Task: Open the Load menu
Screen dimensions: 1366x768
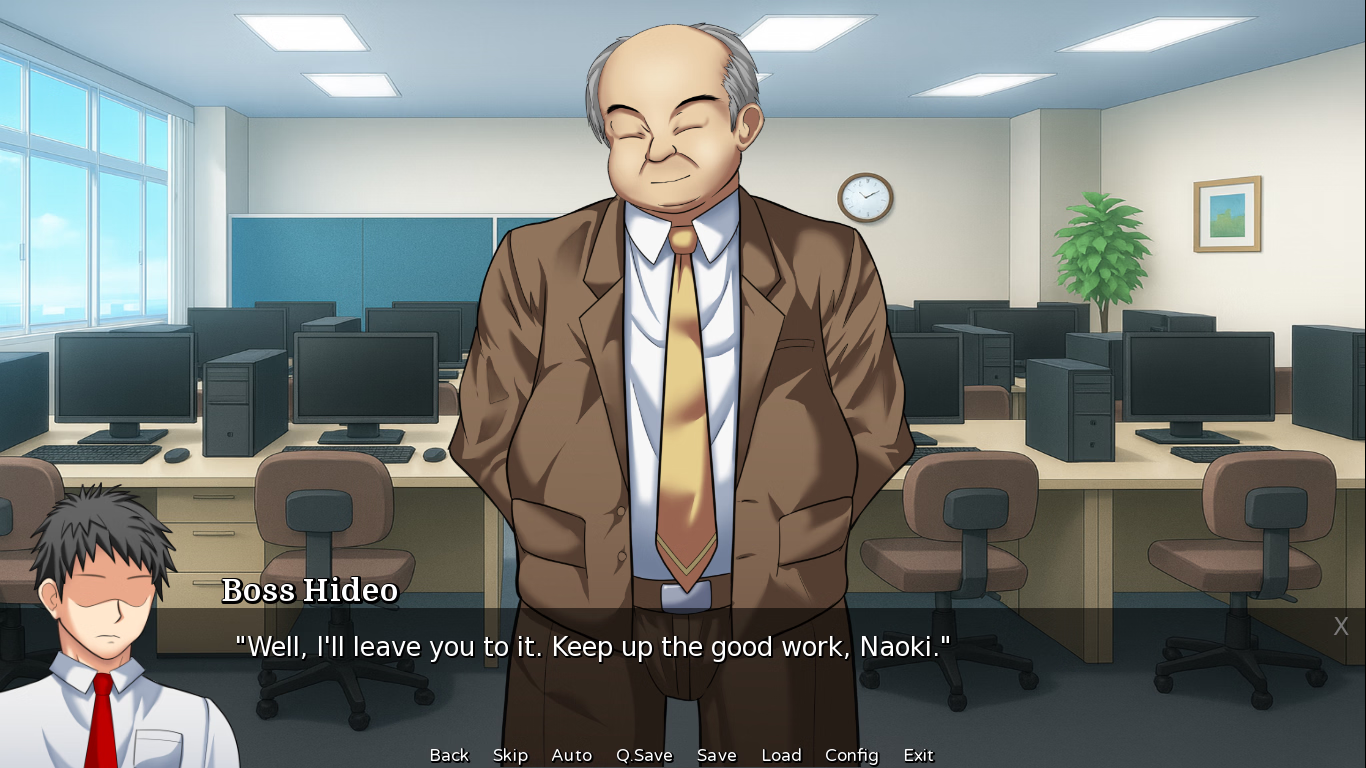Action: click(x=781, y=755)
